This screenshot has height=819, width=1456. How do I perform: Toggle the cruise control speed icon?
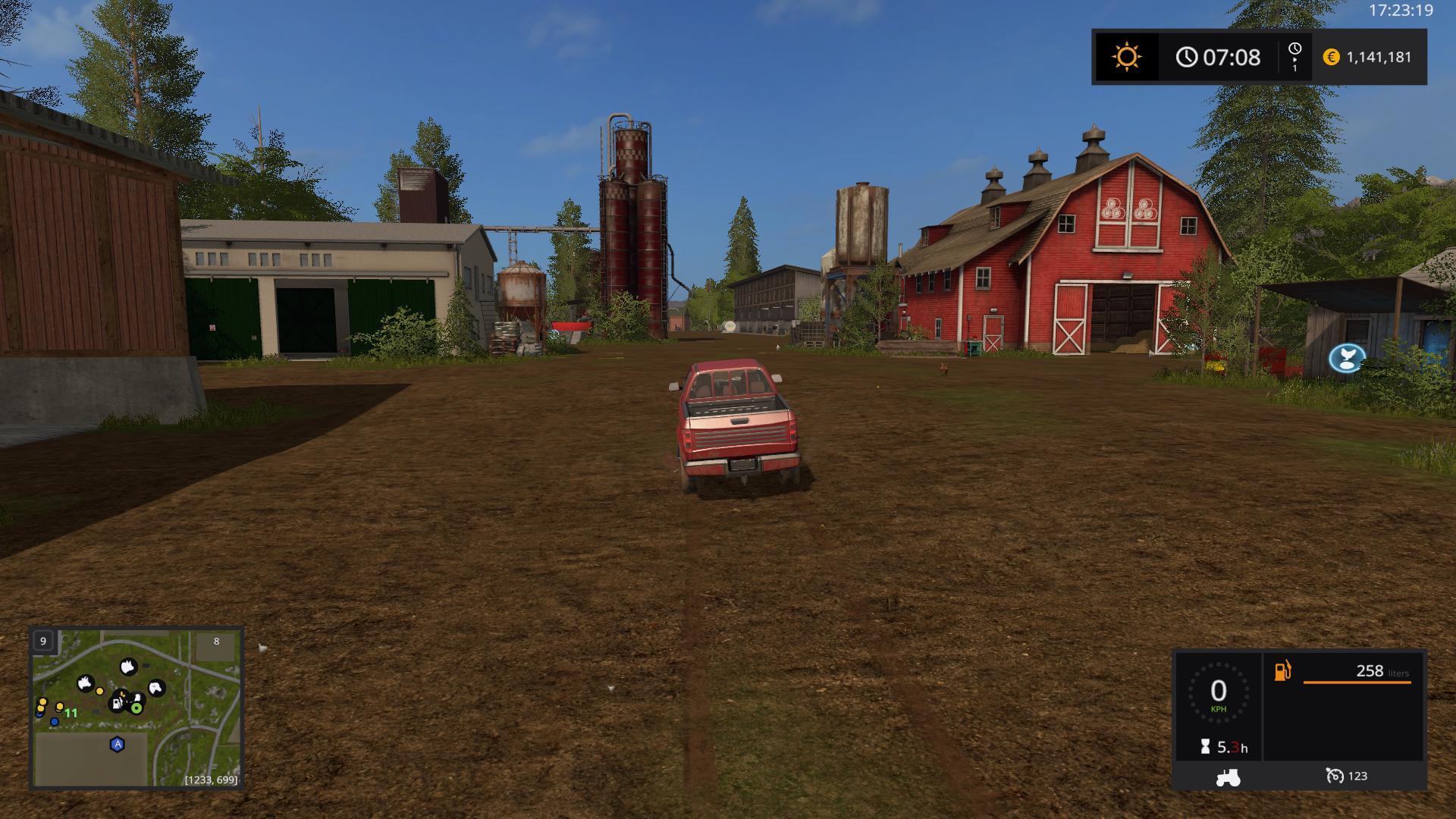pyautogui.click(x=1335, y=776)
